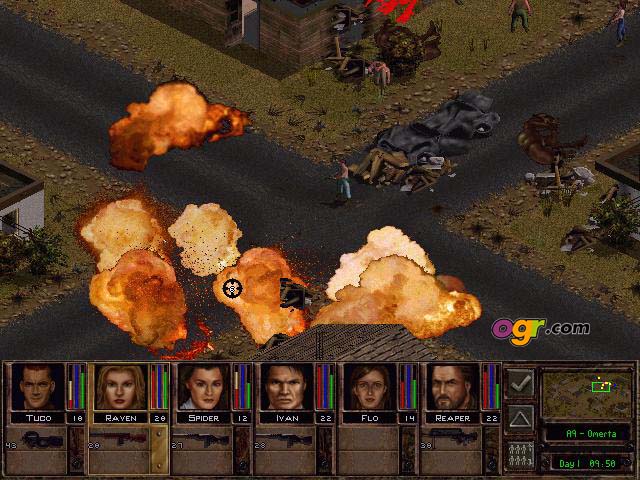The width and height of the screenshot is (640, 480).
Task: Choose Raven's portrait in the squad panel
Action: coord(121,387)
